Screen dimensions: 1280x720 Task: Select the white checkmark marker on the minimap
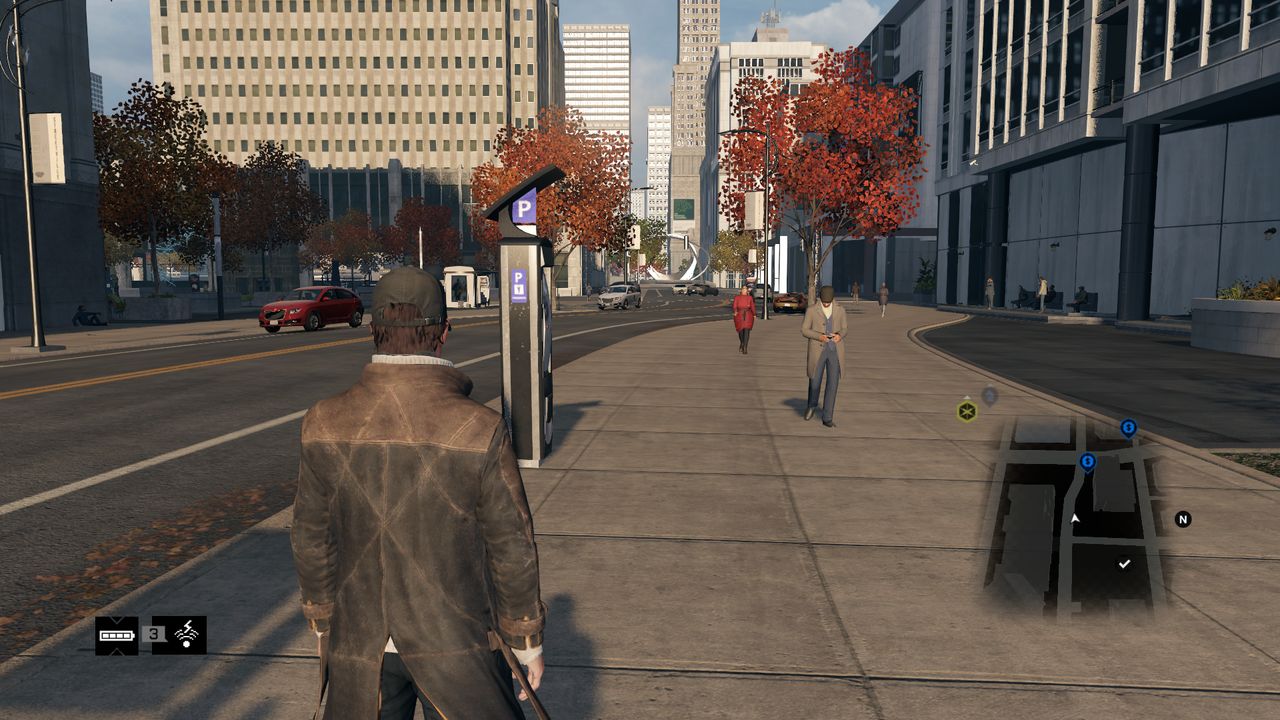point(1124,564)
